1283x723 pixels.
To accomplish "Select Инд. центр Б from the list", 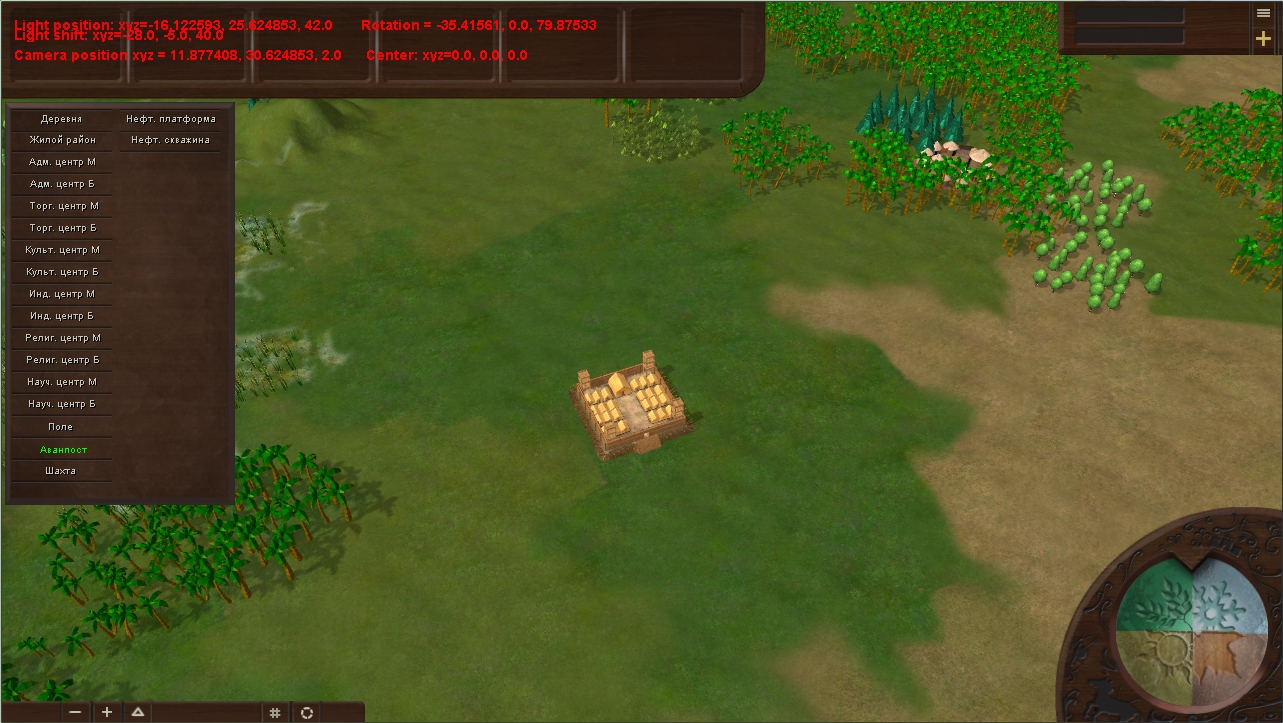I will click(x=62, y=316).
